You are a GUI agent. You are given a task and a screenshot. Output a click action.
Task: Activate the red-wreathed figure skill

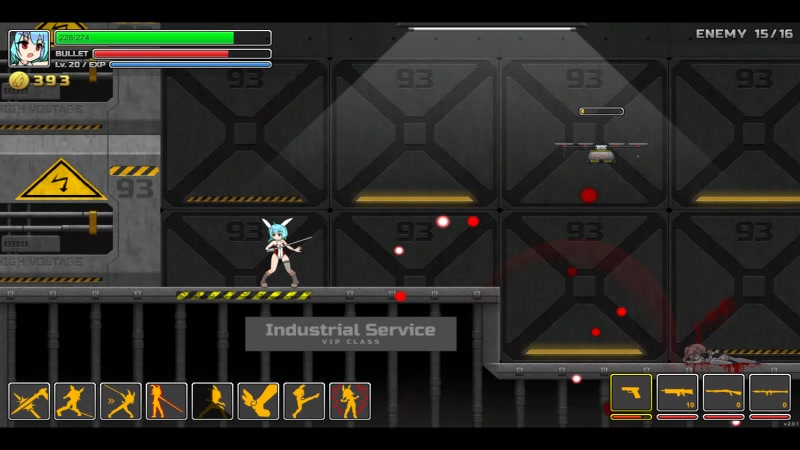pos(350,401)
